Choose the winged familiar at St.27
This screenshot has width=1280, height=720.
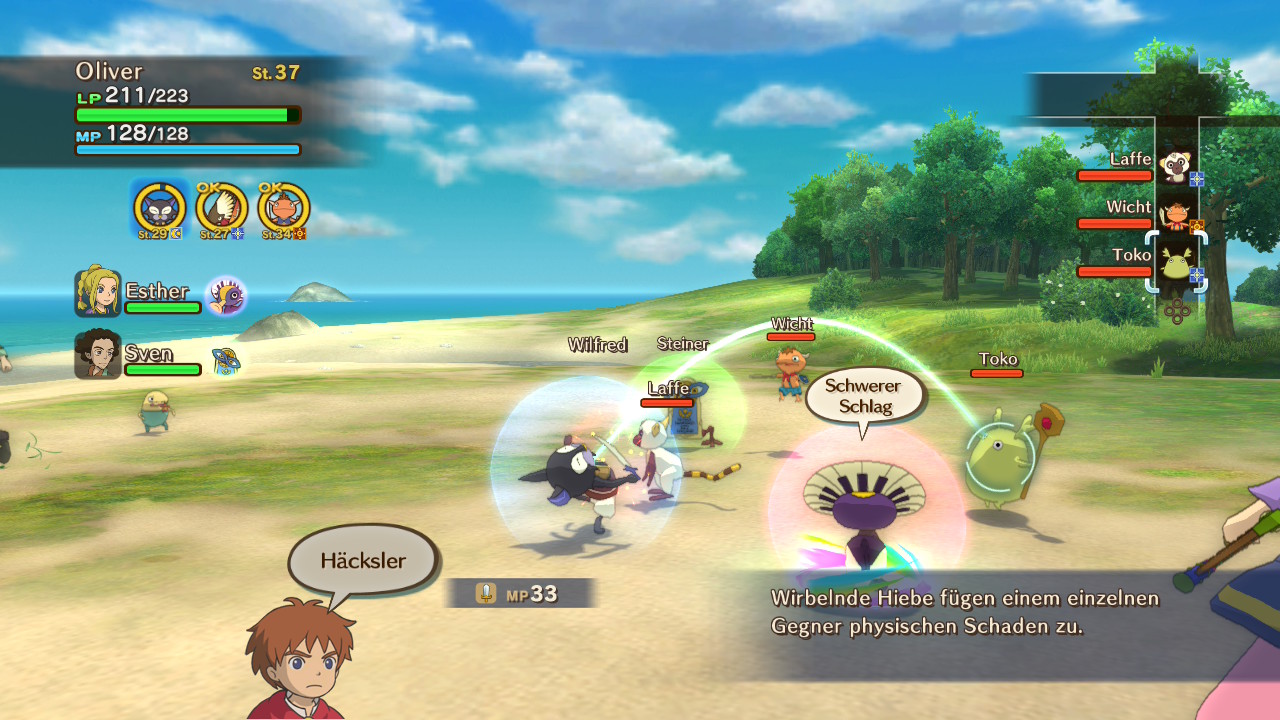(x=221, y=209)
